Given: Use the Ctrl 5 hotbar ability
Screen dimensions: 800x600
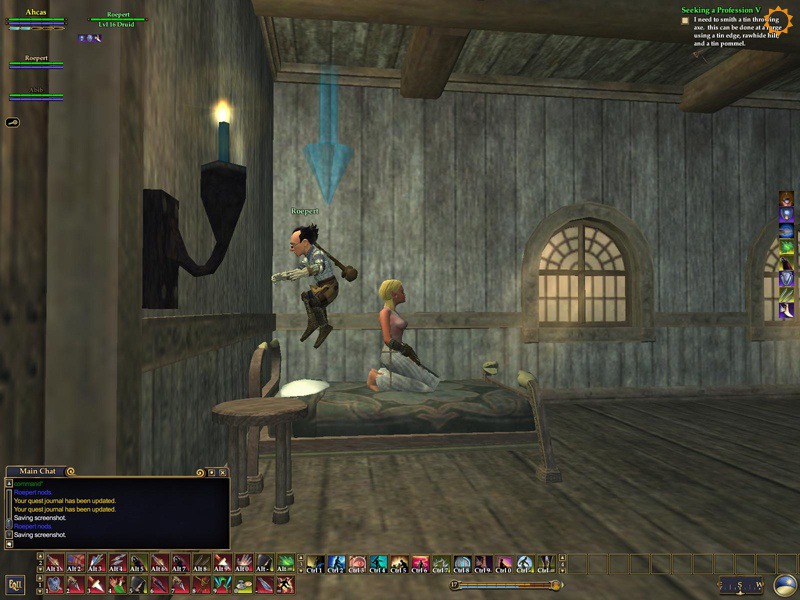Looking at the screenshot, I should pos(399,563).
